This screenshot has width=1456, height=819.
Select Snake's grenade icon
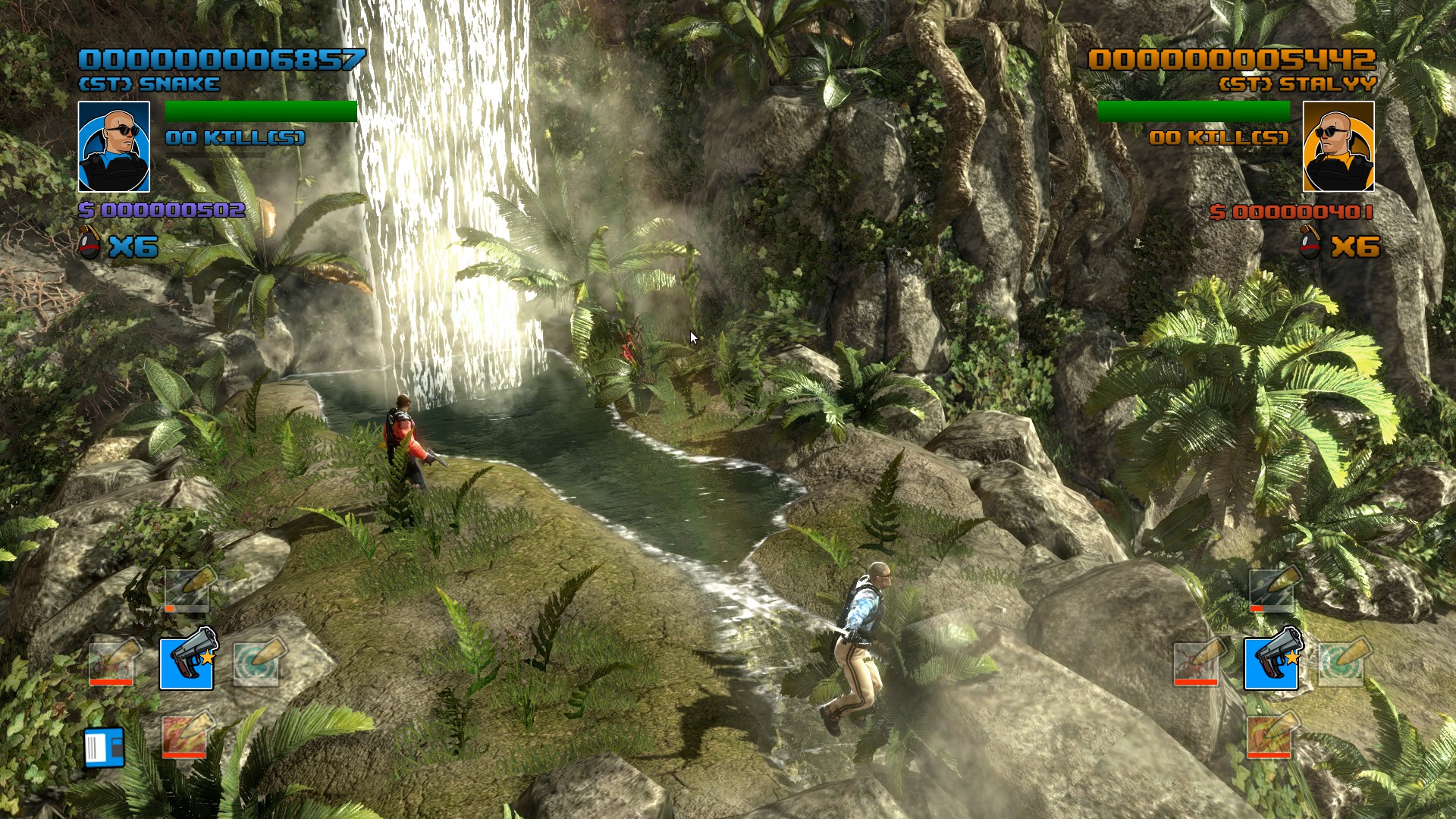[x=90, y=244]
